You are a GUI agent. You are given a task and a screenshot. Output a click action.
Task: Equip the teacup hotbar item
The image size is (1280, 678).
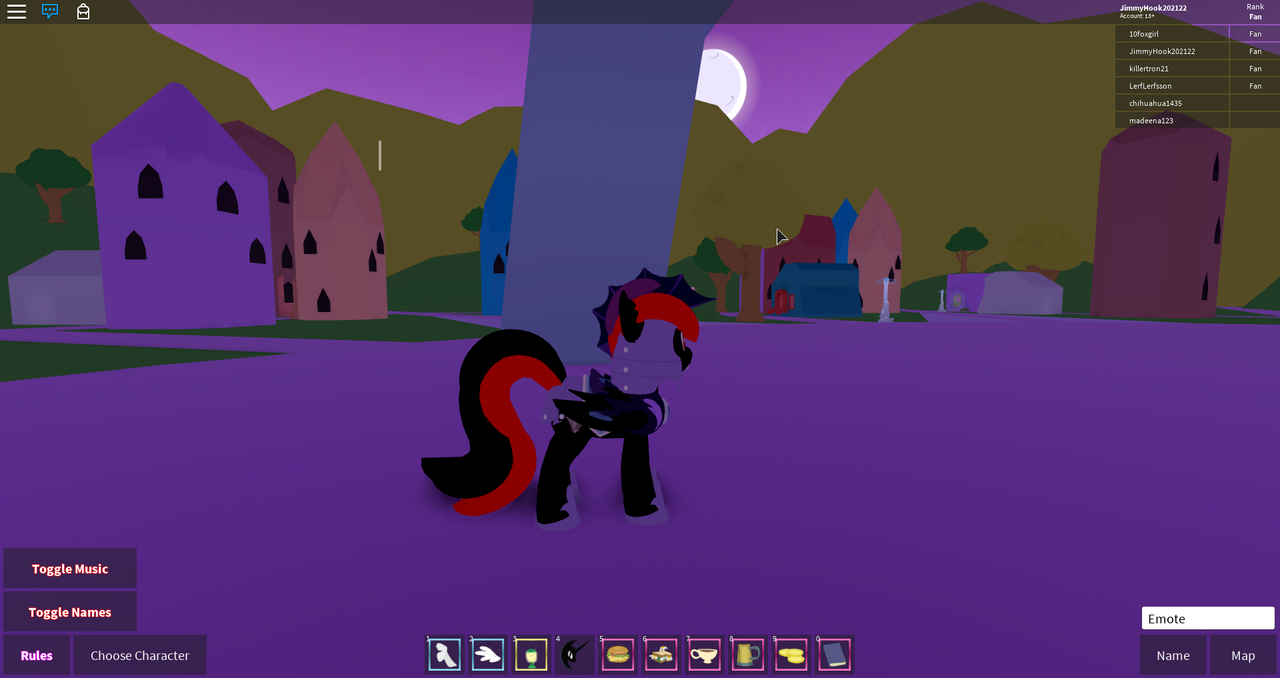point(705,655)
